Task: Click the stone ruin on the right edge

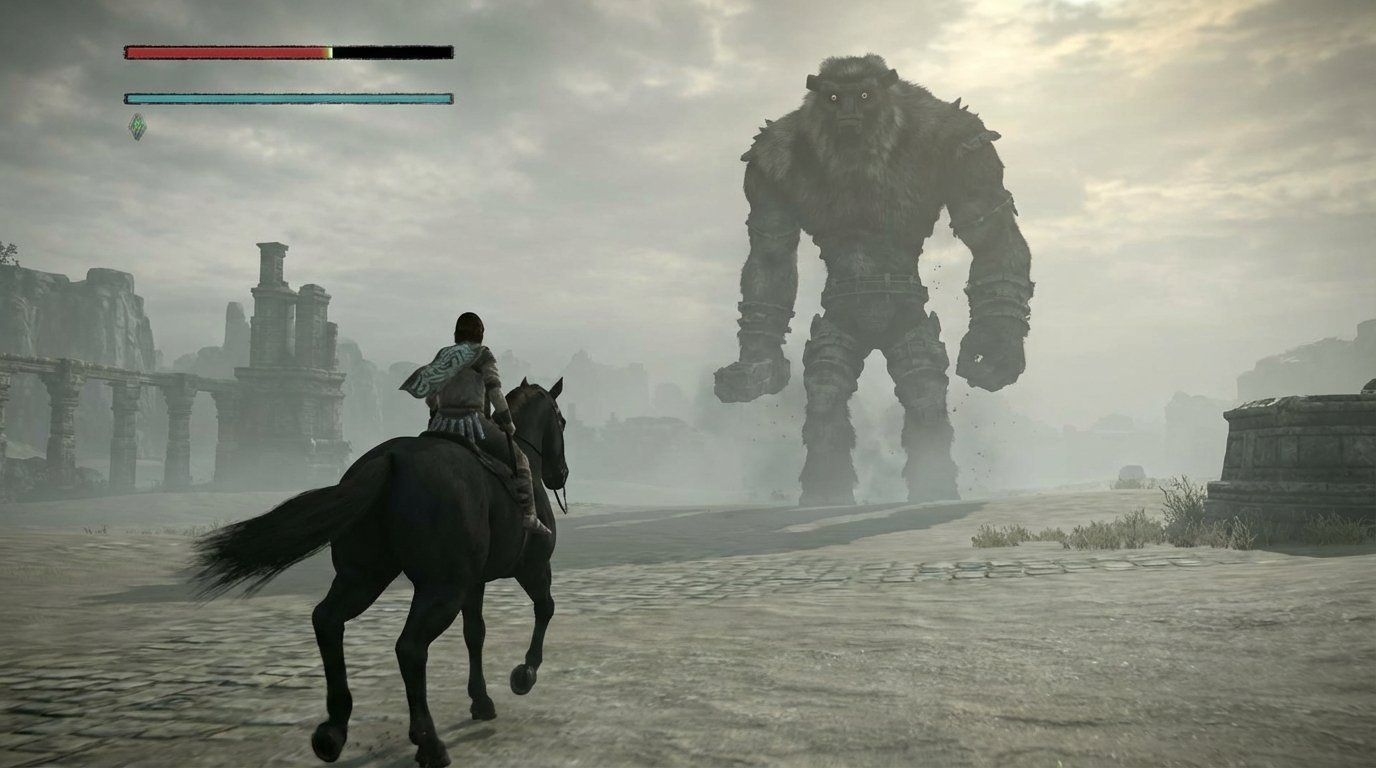Action: click(x=1290, y=450)
